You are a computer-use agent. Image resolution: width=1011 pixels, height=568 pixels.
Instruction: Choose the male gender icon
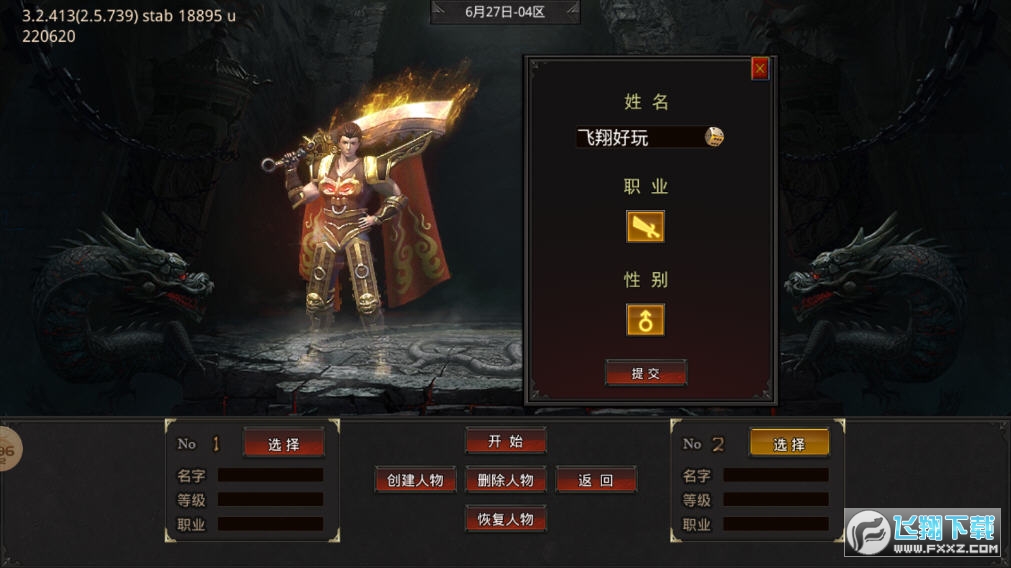tap(645, 320)
